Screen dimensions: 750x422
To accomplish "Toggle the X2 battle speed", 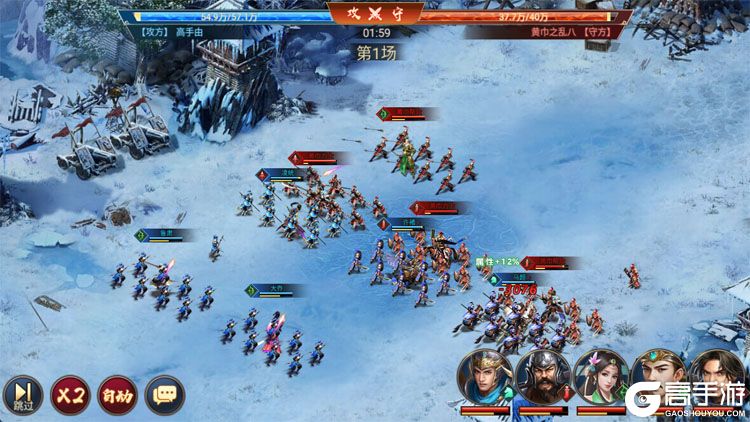I will [x=69, y=394].
